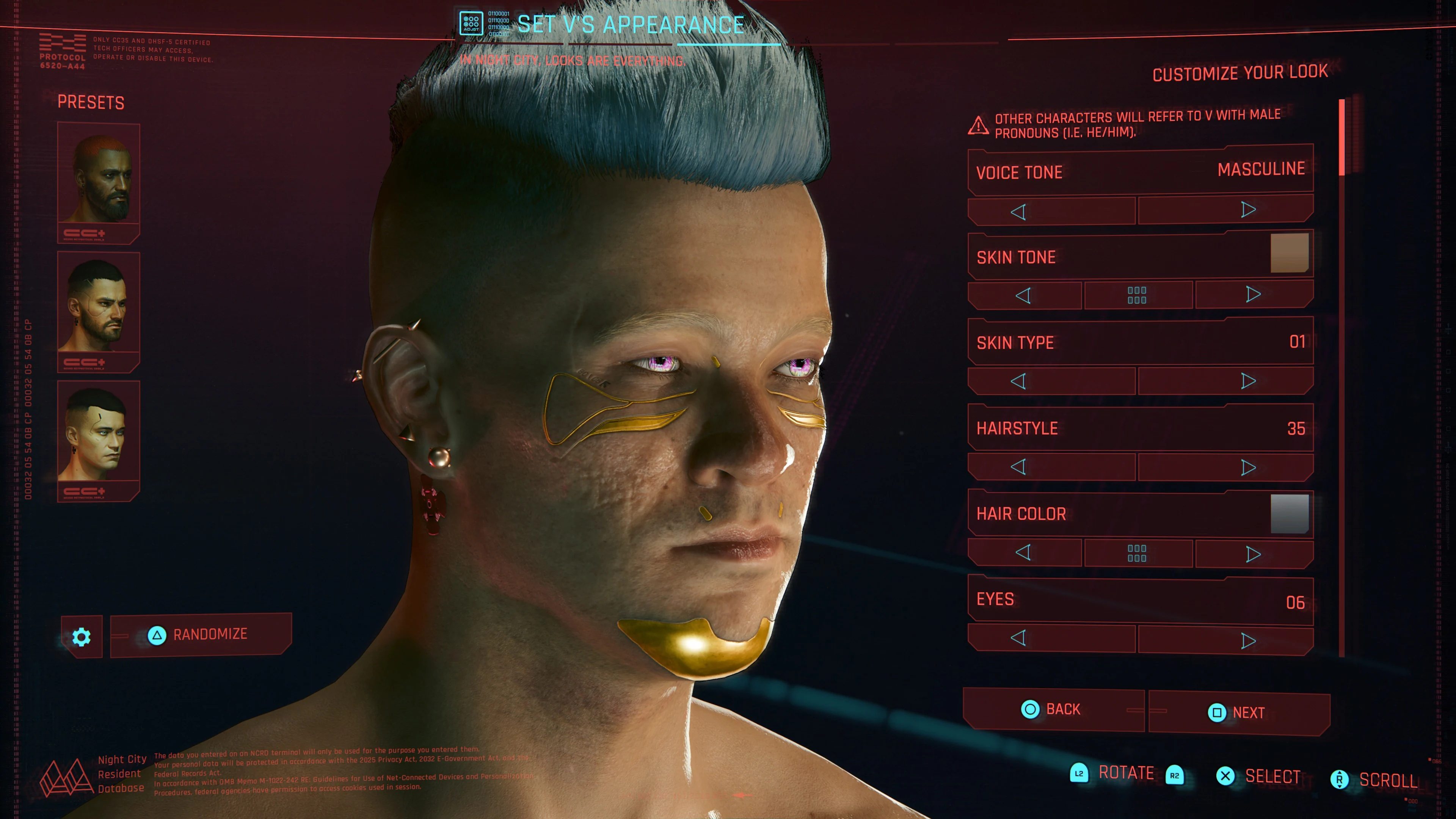
Task: Open the settings gear near Randomize
Action: (x=82, y=637)
